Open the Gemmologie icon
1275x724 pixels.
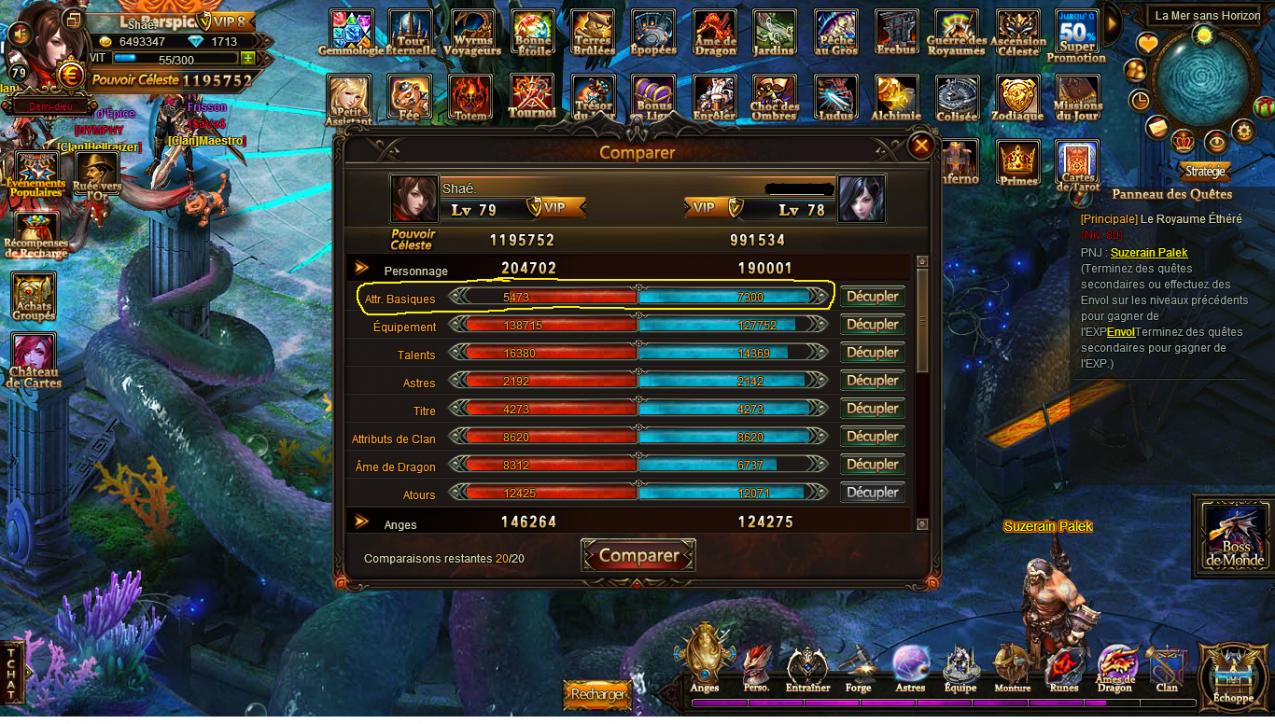[350, 33]
